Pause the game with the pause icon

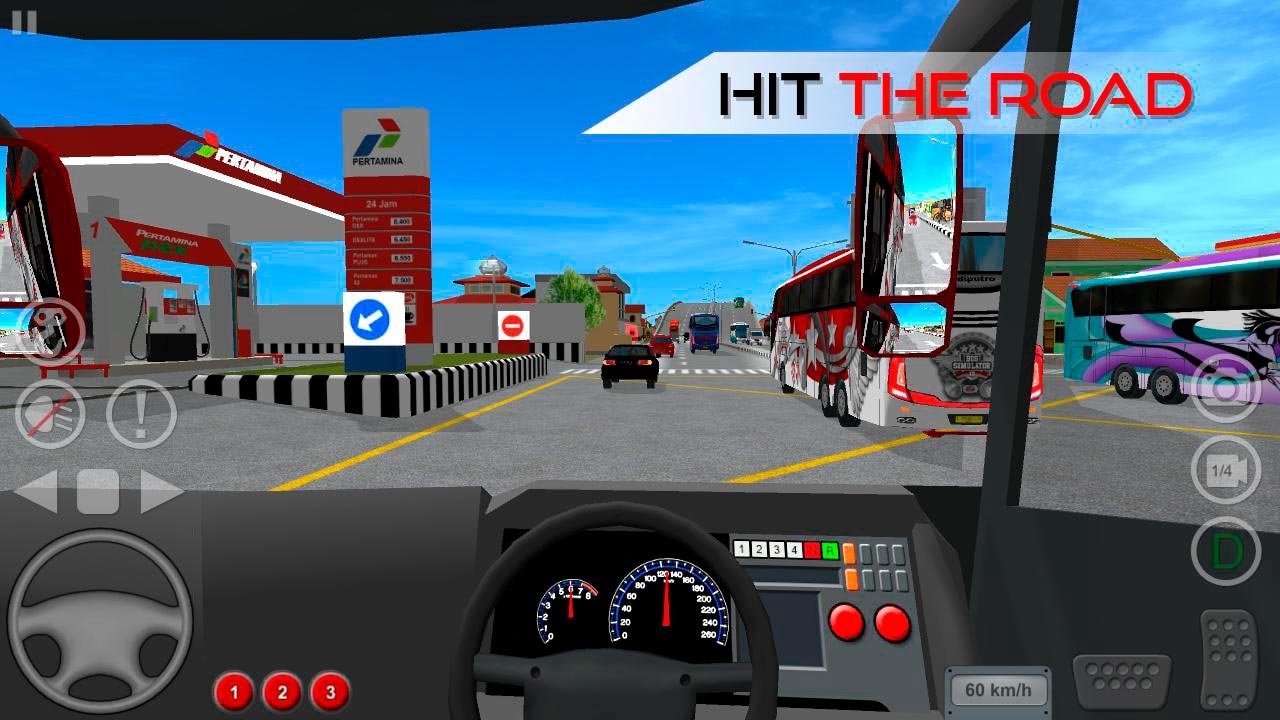[x=24, y=22]
